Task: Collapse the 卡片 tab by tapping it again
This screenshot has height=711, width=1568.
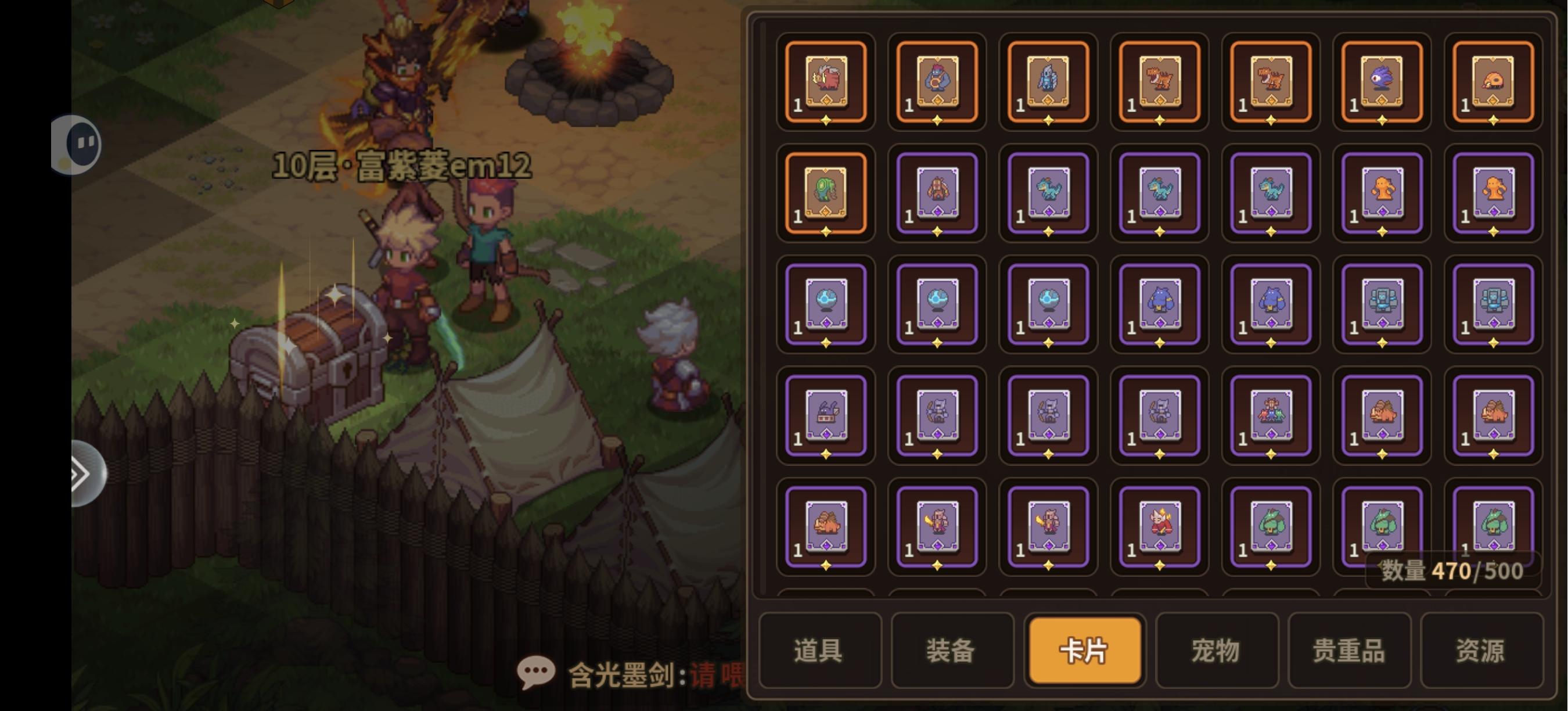Action: click(1084, 650)
